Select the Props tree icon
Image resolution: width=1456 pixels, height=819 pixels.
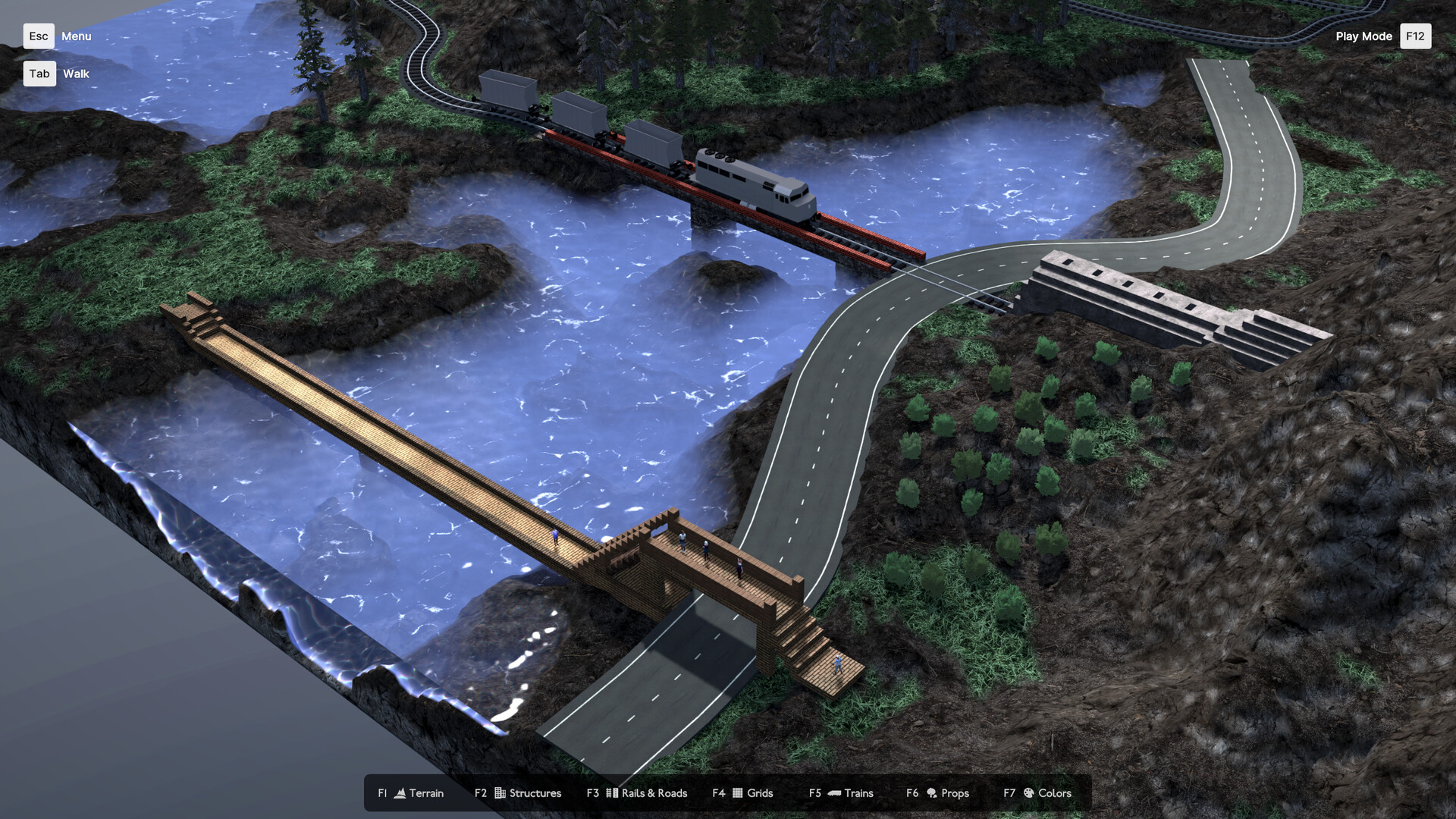[x=931, y=793]
